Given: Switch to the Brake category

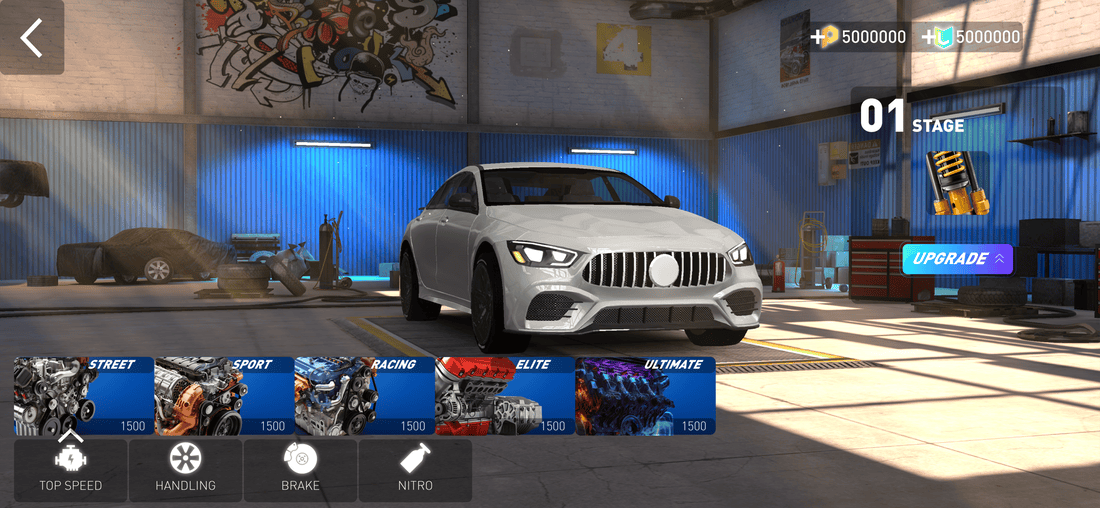Looking at the screenshot, I should click(300, 470).
